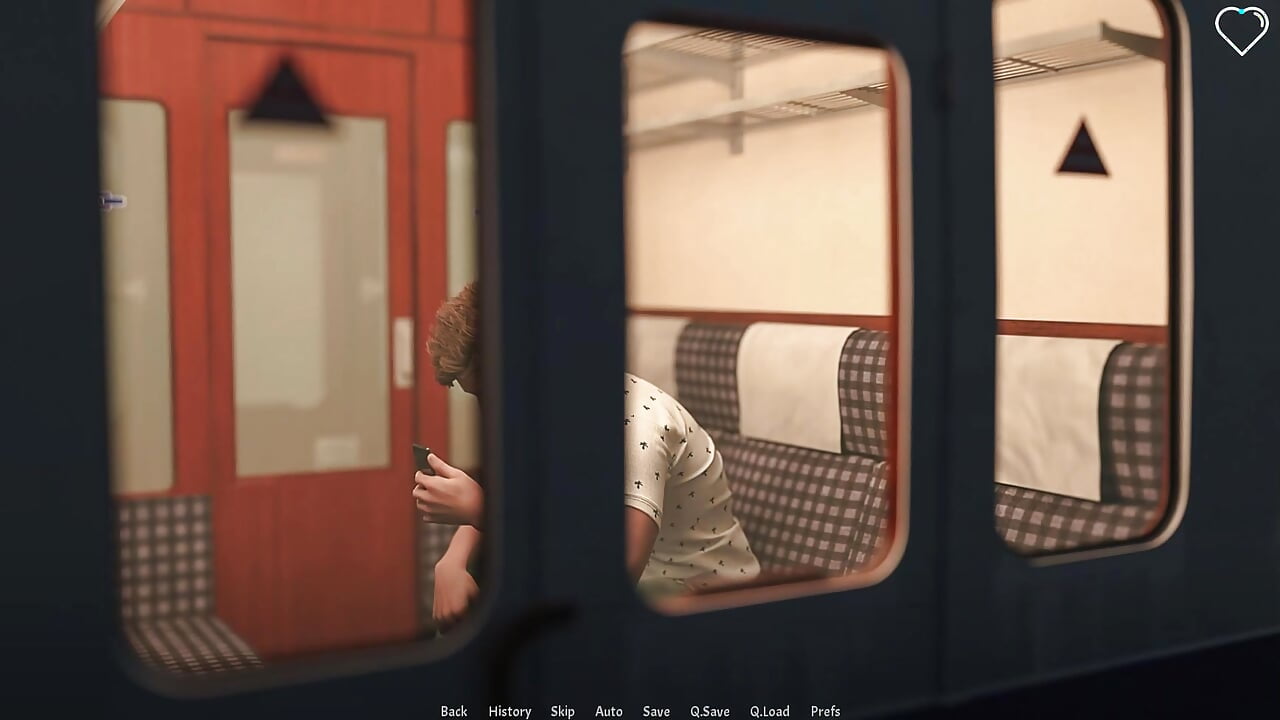Enable Auto-forward mode
This screenshot has width=1280, height=720.
click(x=608, y=711)
